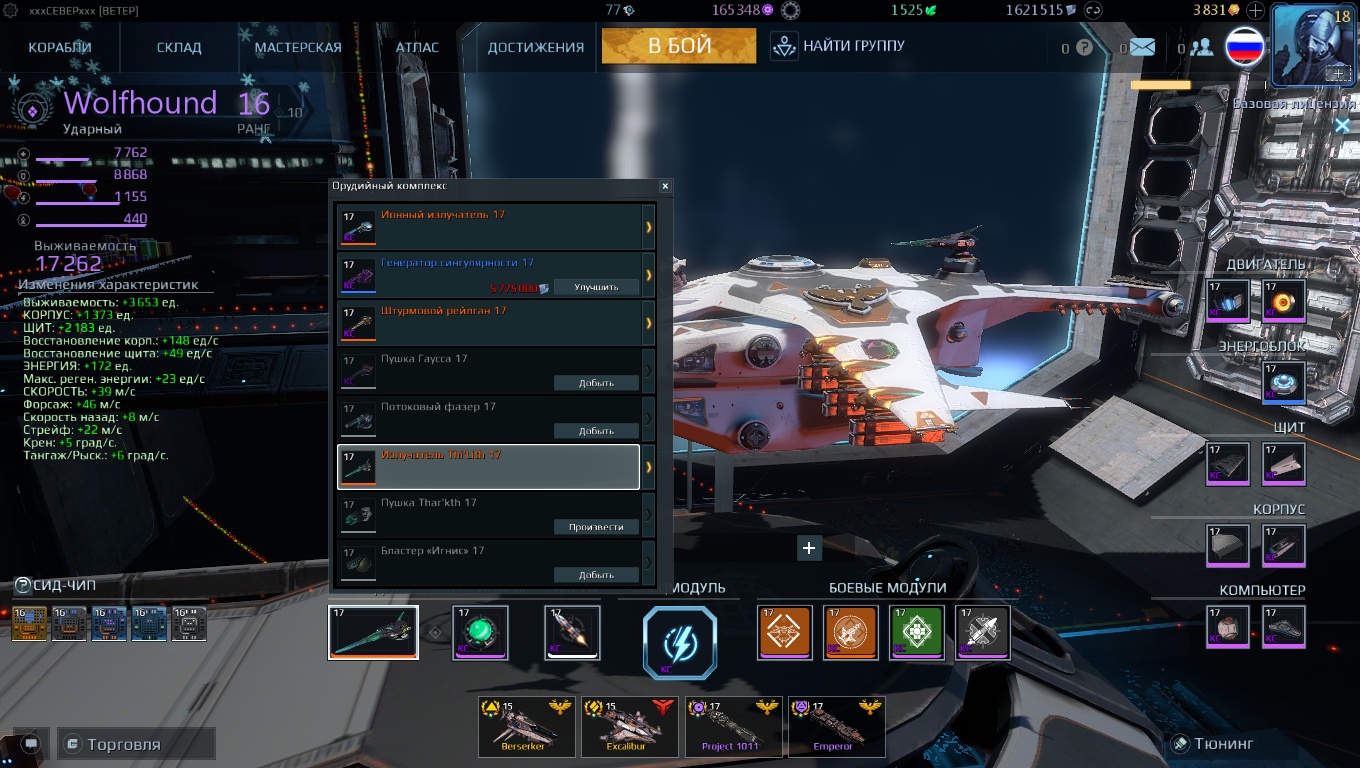Select the green combat module icon
This screenshot has height=768, width=1360.
[917, 633]
